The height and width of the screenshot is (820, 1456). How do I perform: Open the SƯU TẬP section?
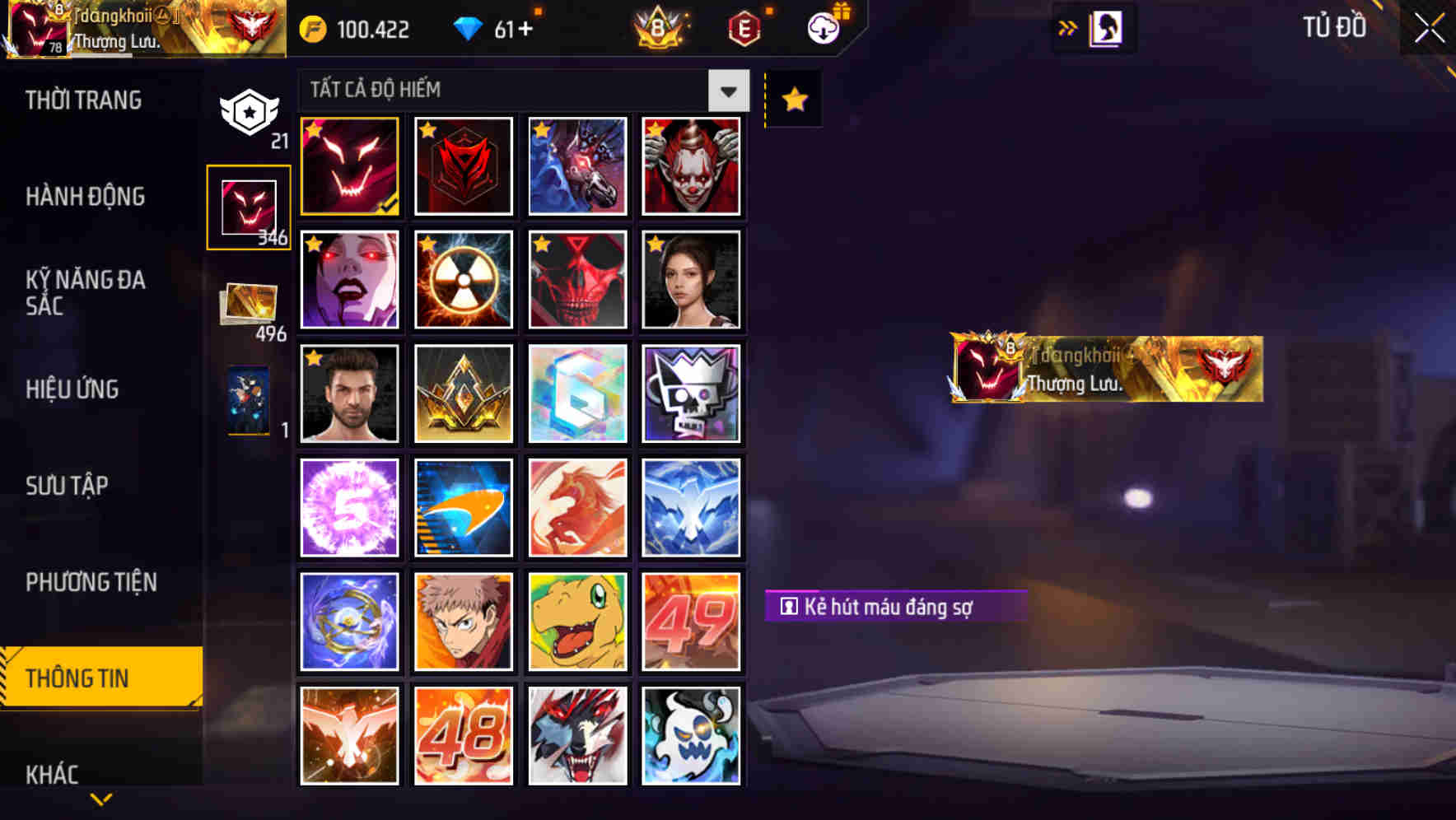click(x=68, y=487)
